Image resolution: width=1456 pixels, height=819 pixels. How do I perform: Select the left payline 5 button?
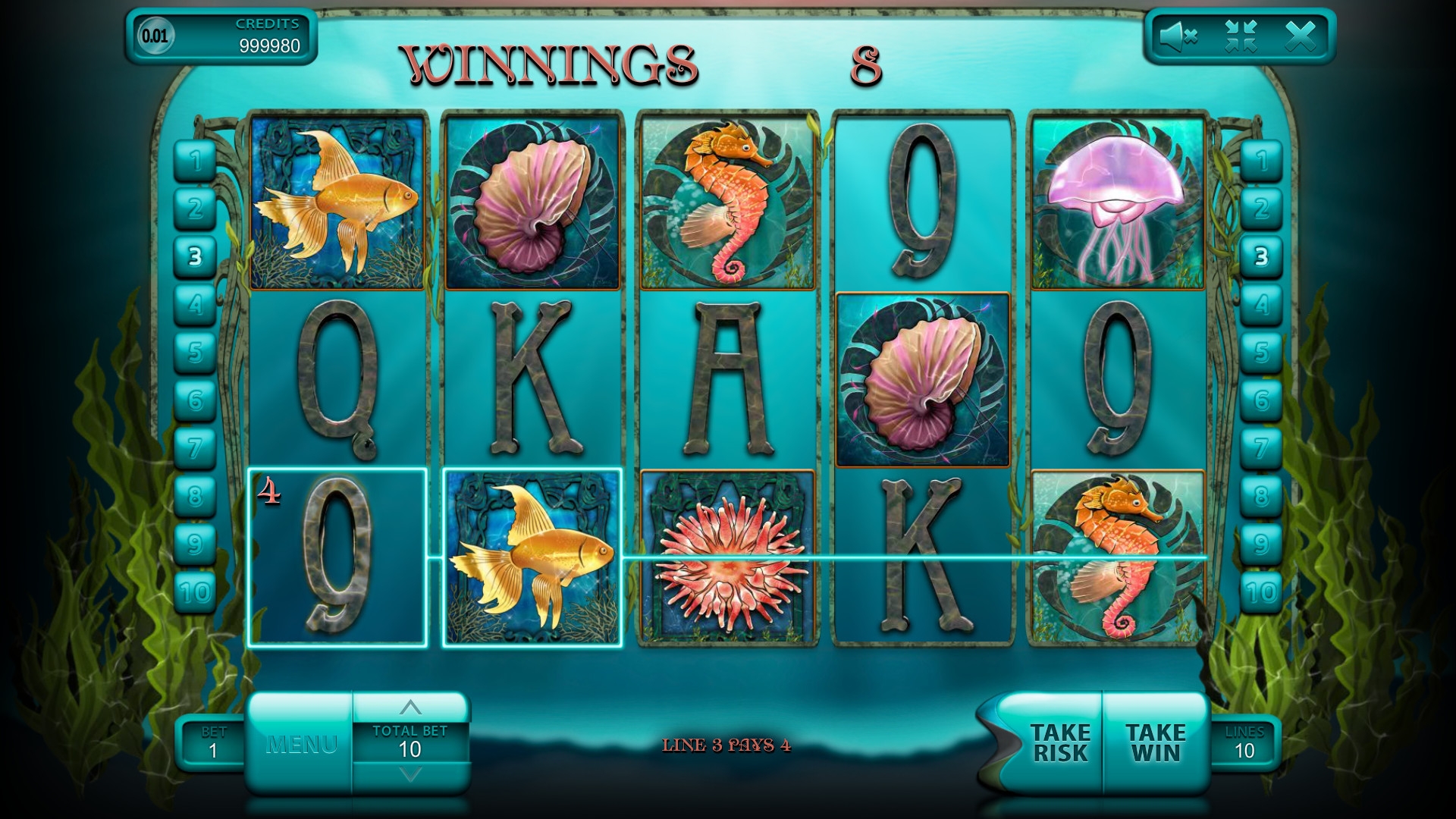196,352
